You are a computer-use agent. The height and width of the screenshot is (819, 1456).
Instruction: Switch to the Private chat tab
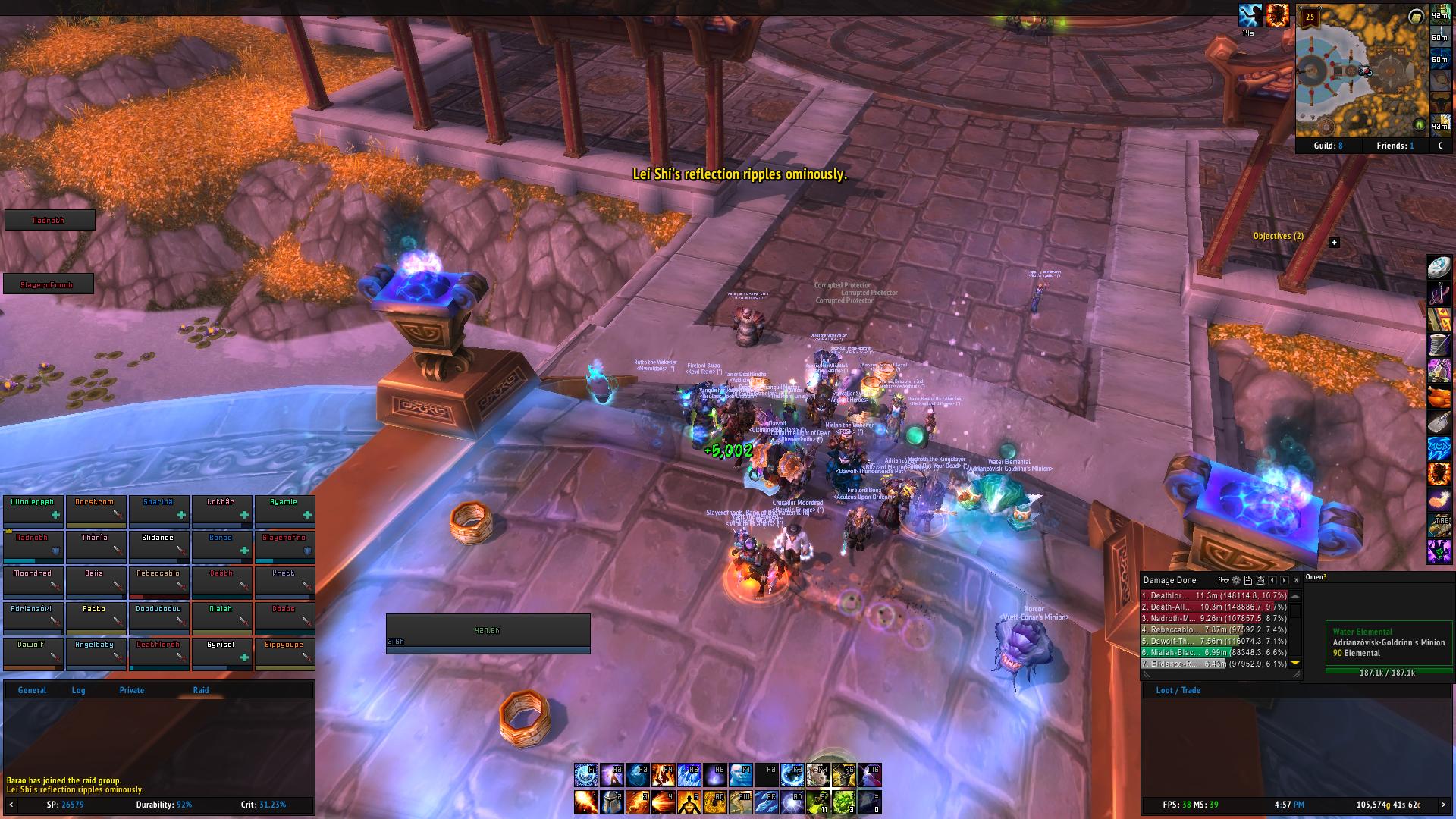point(131,690)
